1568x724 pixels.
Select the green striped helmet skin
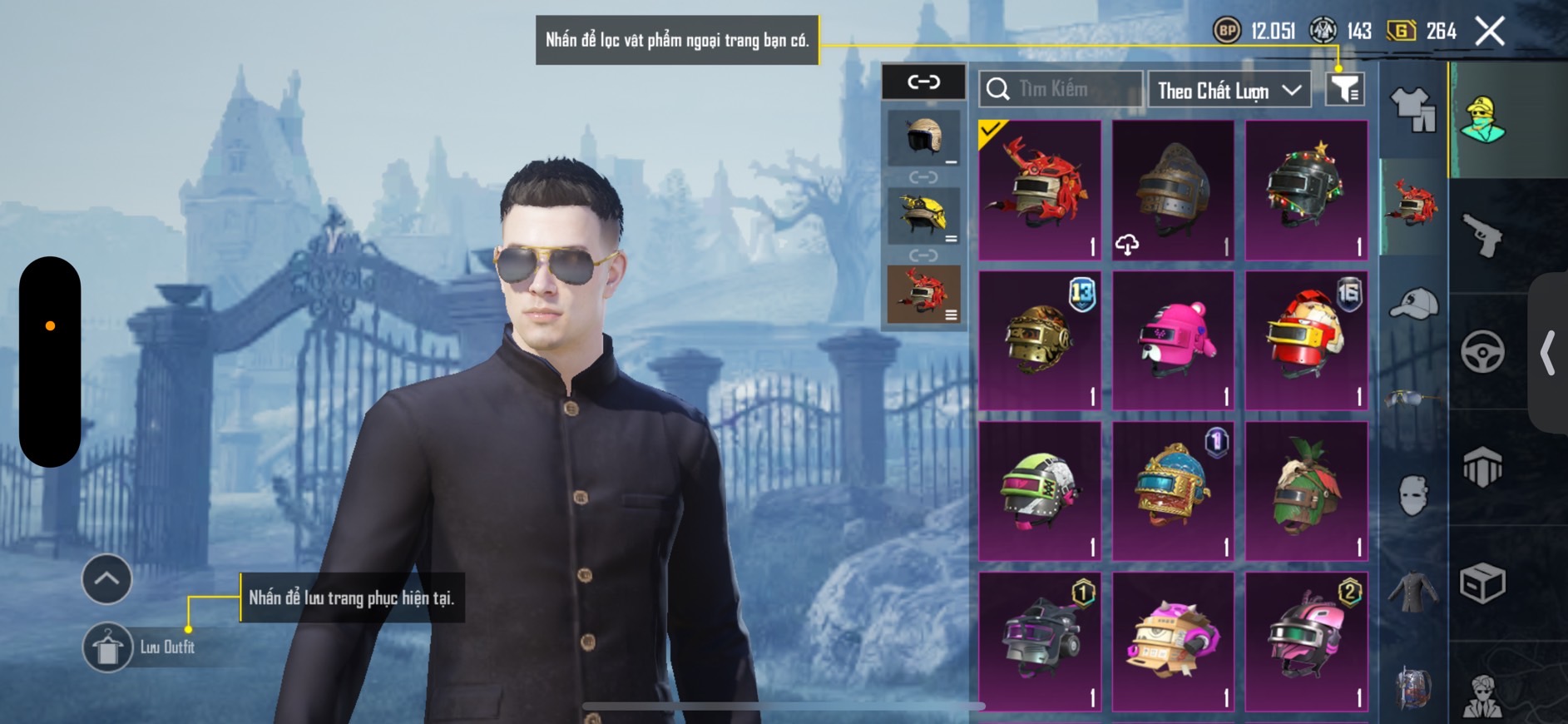click(1040, 491)
